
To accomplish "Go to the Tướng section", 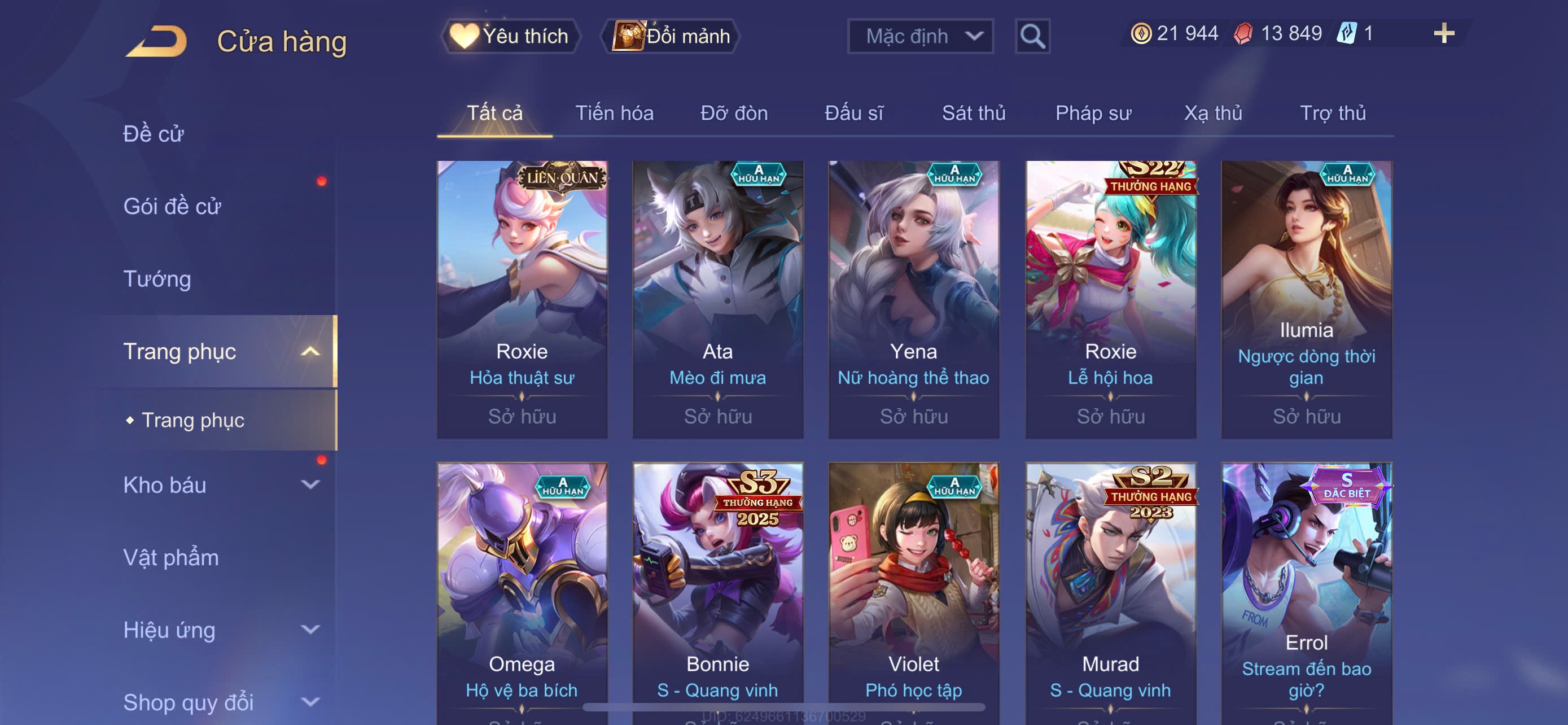I will tap(157, 279).
